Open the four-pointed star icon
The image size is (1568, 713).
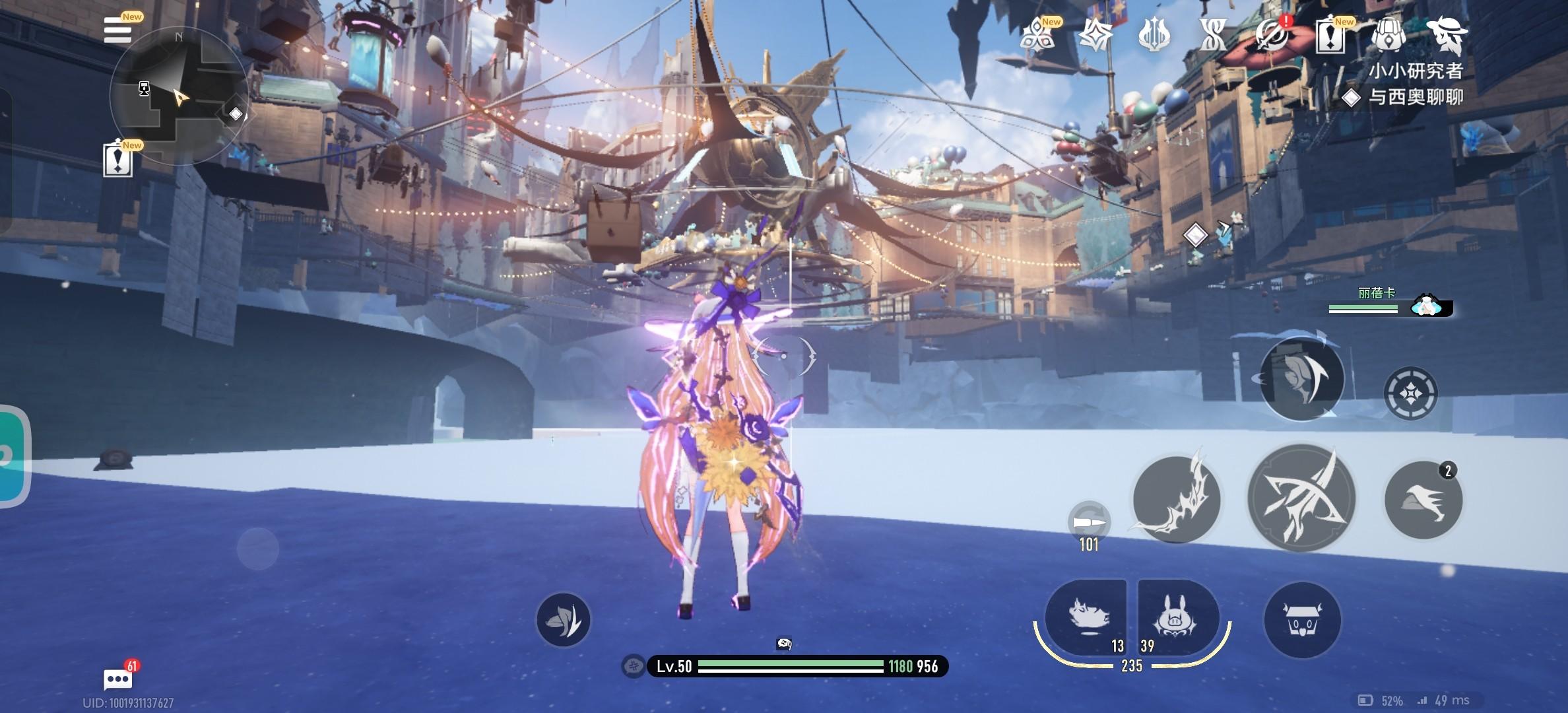[x=1095, y=34]
